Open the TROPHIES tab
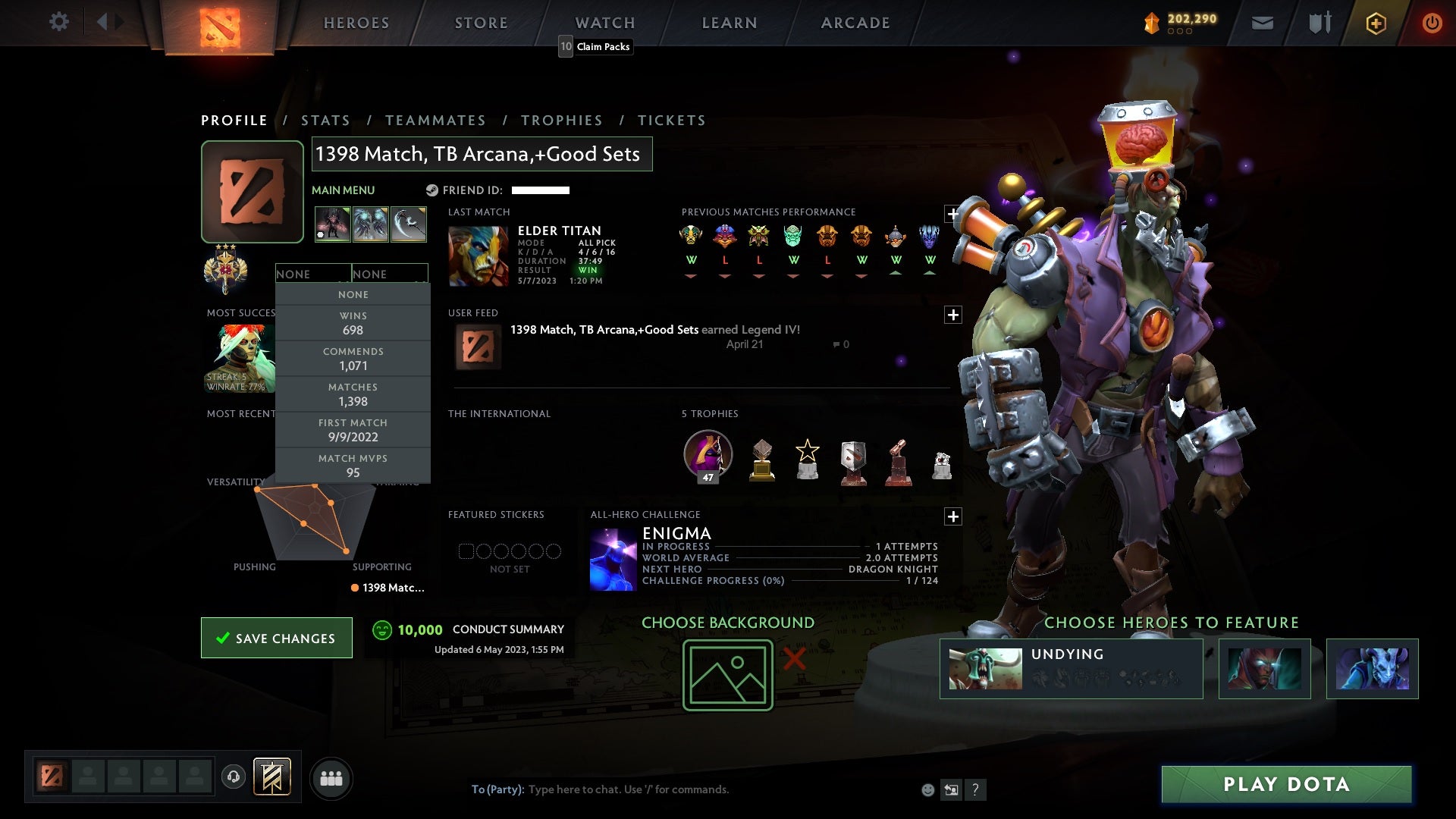This screenshot has width=1456, height=819. pos(561,120)
